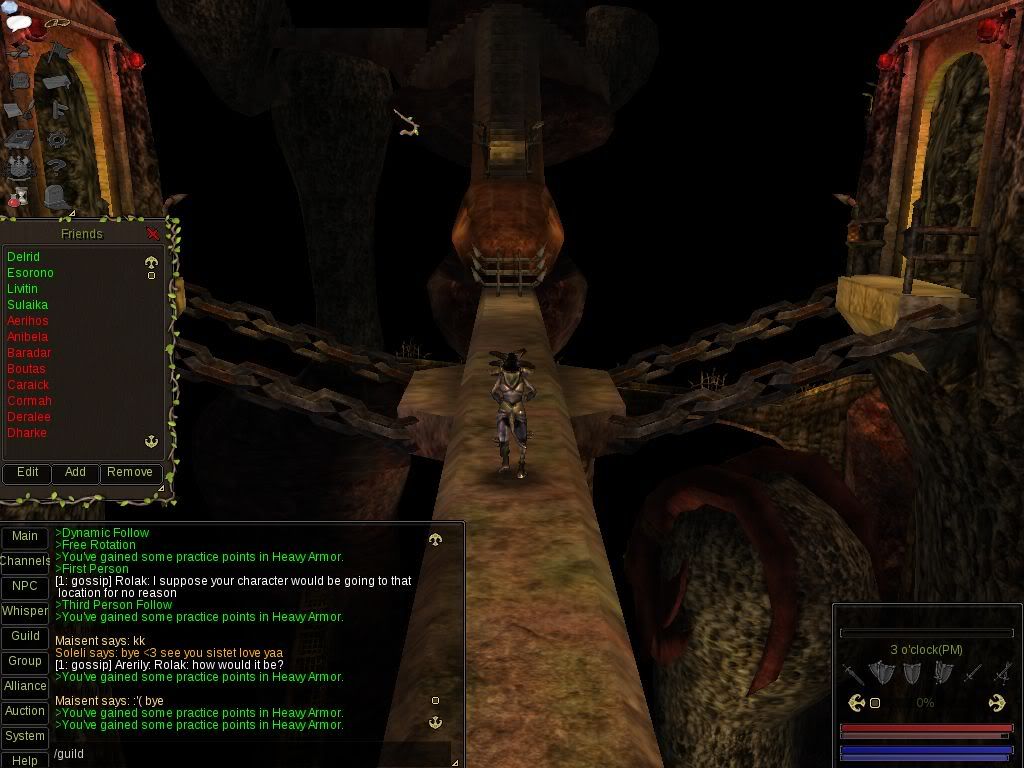Click the tombstone toolbar icon
Screen dimensions: 1024x768
point(55,196)
